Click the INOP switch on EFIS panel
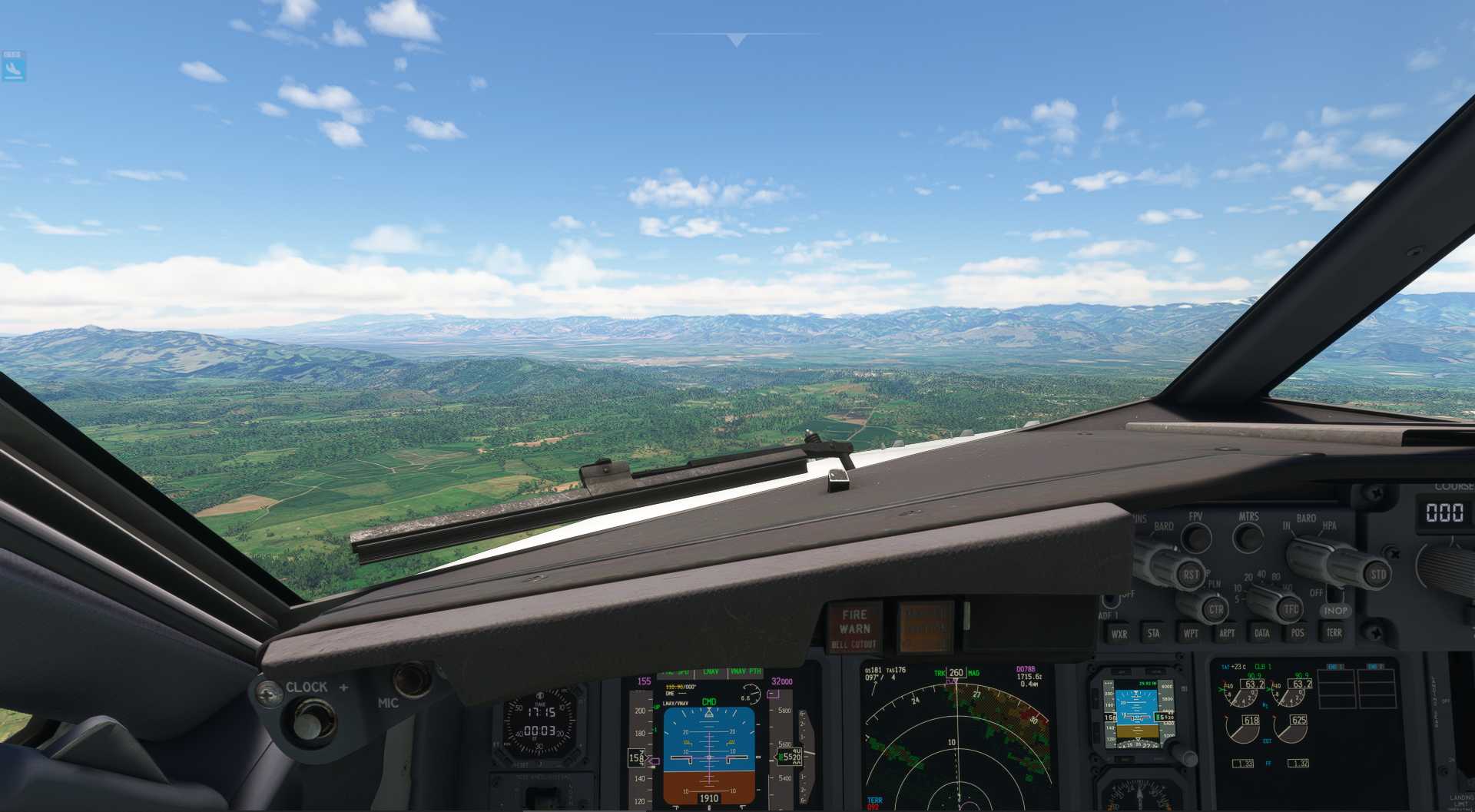Viewport: 1475px width, 812px height. pyautogui.click(x=1335, y=611)
